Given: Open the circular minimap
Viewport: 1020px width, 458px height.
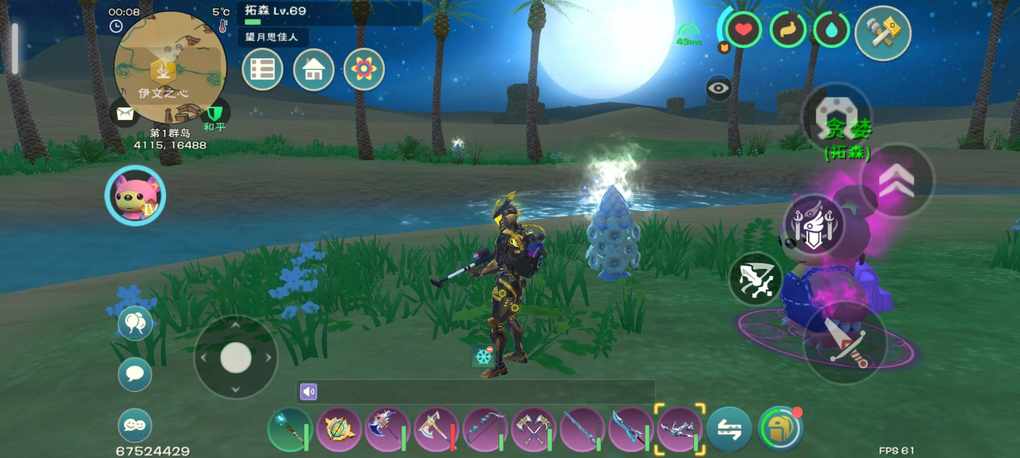Looking at the screenshot, I should coord(169,65).
